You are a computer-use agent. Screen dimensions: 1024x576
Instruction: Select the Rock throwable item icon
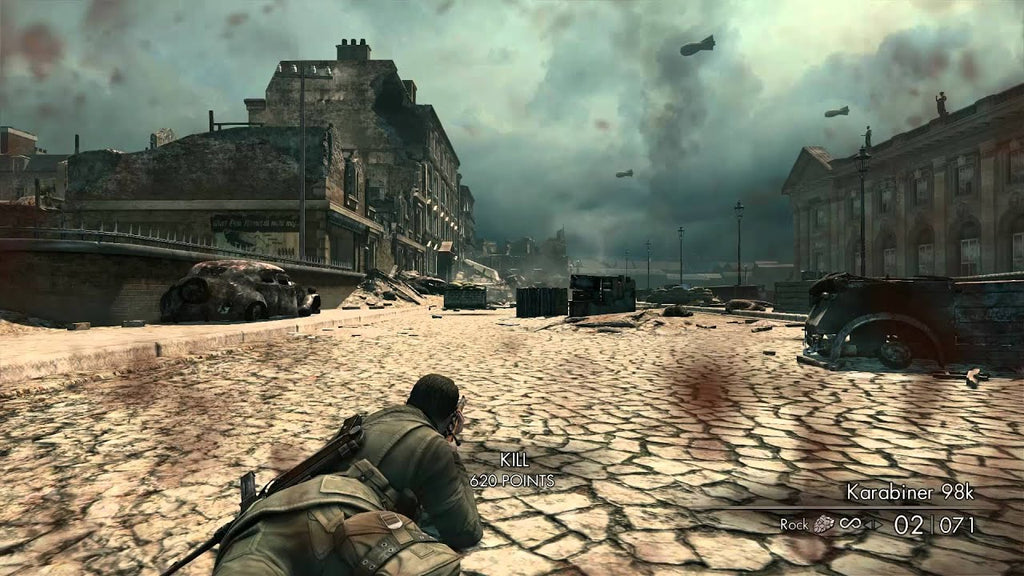click(x=824, y=524)
